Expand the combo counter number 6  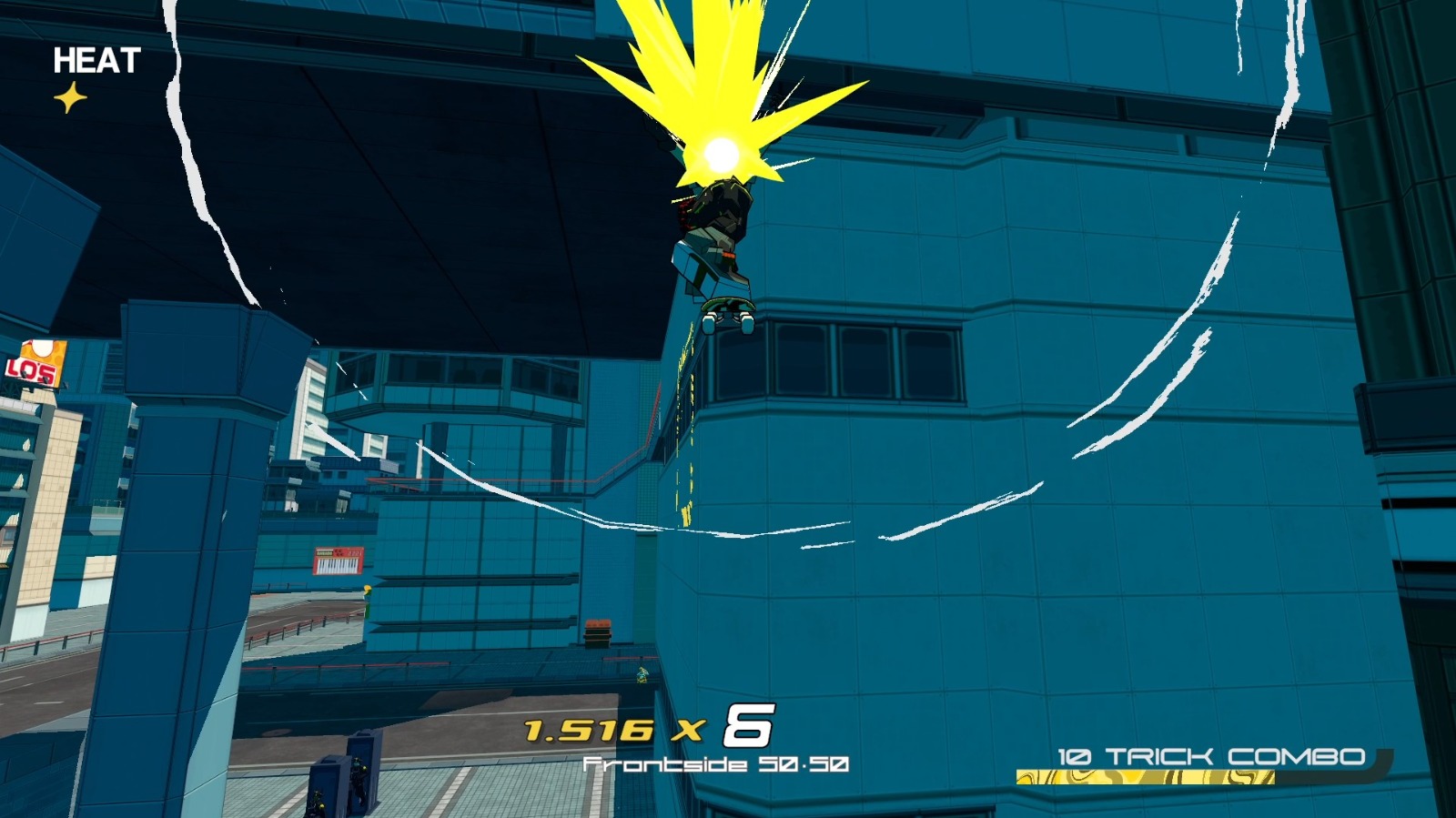click(747, 726)
